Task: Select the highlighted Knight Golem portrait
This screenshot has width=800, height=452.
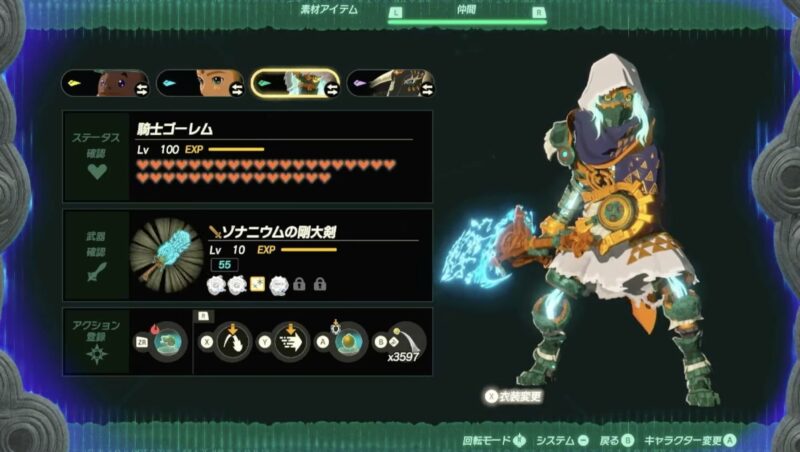Action: [x=295, y=83]
